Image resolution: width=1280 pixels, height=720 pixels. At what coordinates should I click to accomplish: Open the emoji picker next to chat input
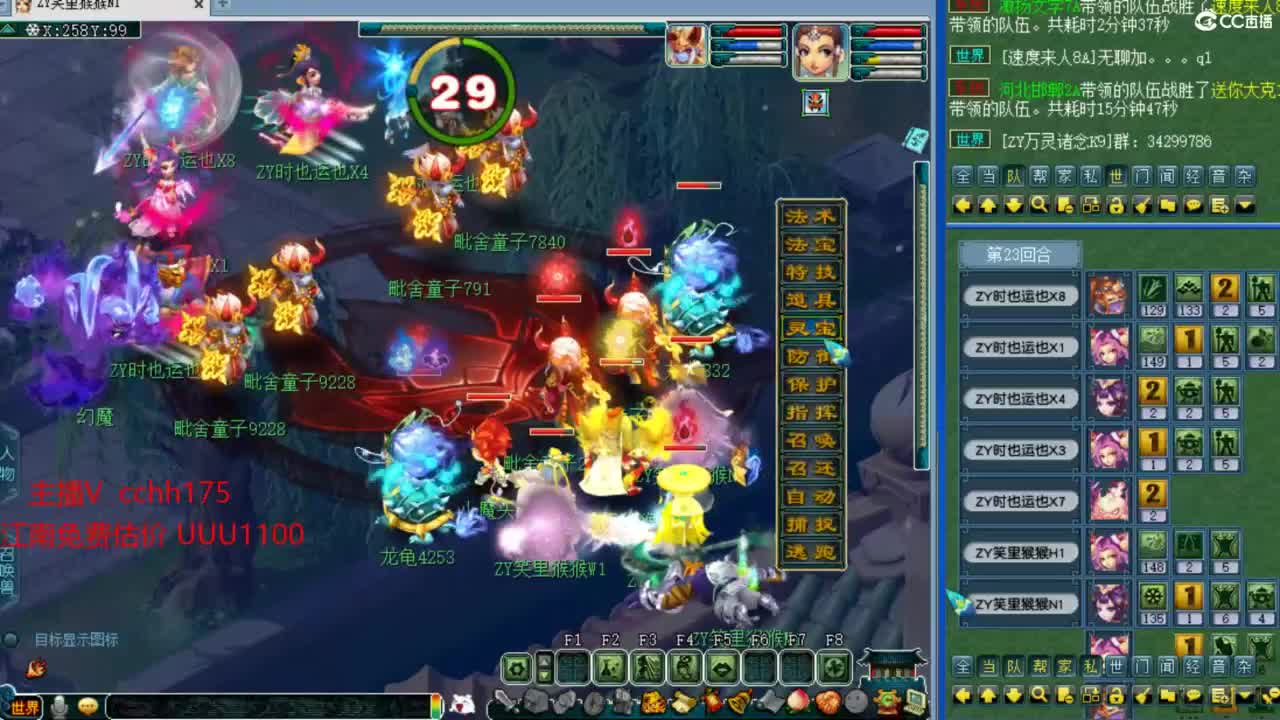click(88, 706)
